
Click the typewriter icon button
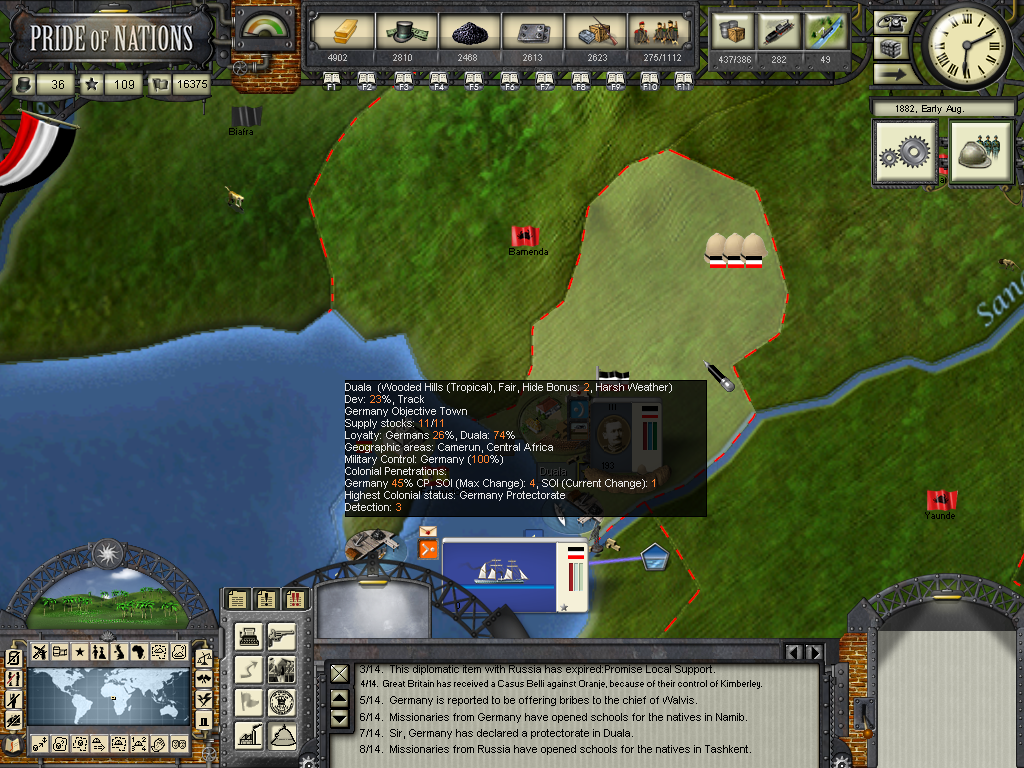coord(250,635)
